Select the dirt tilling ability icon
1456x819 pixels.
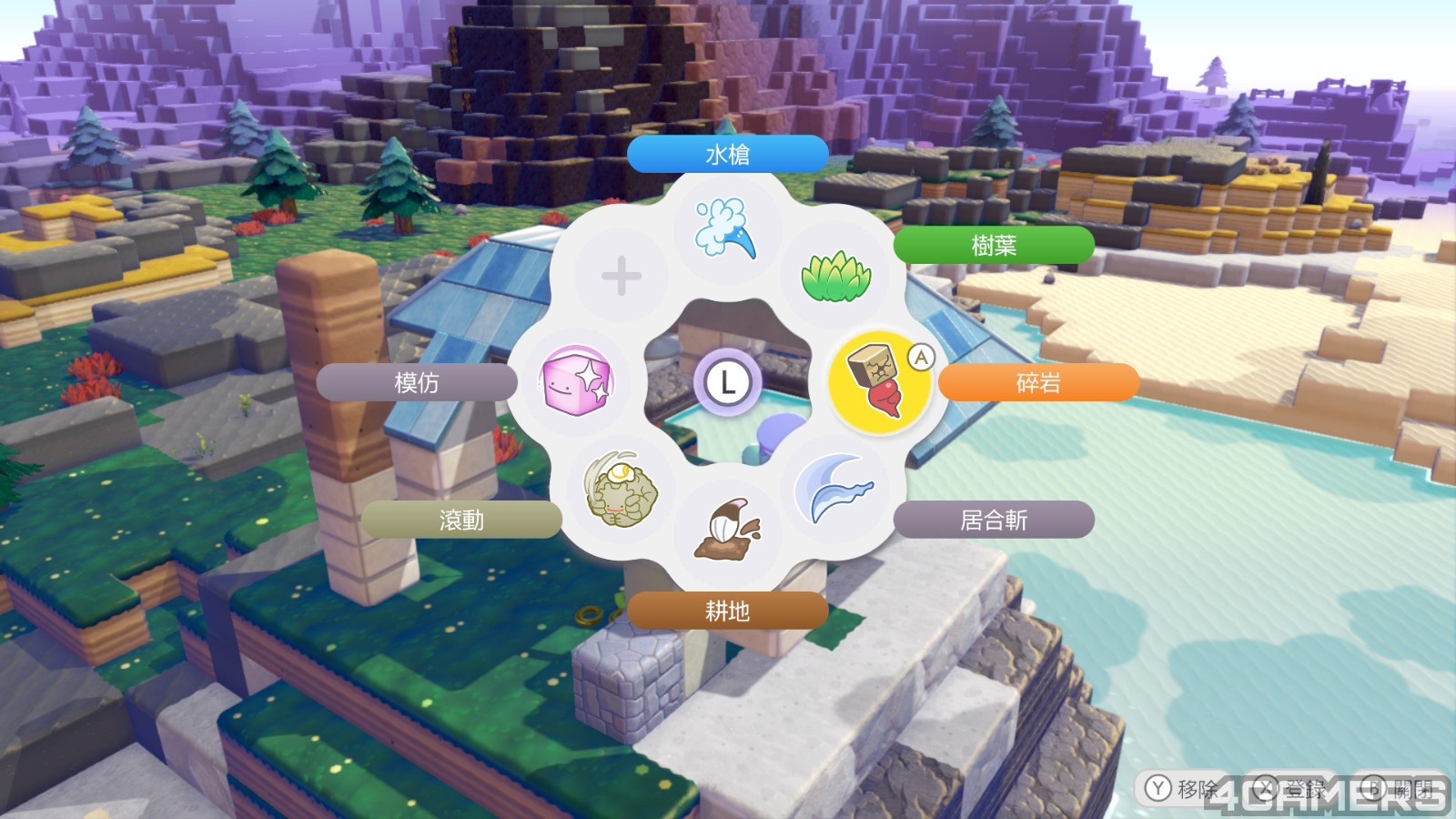click(727, 531)
